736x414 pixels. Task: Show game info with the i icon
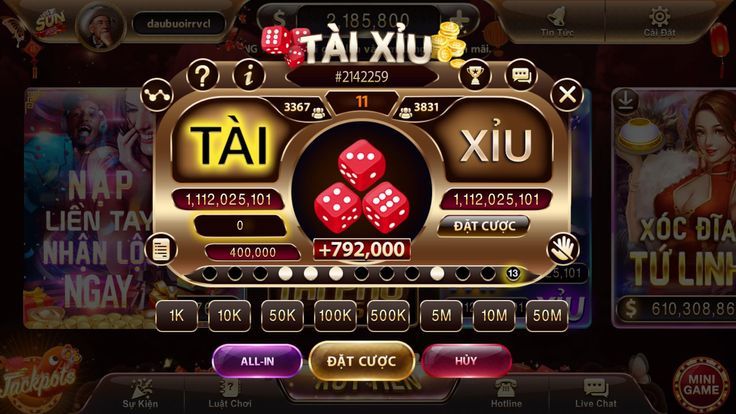pos(248,73)
